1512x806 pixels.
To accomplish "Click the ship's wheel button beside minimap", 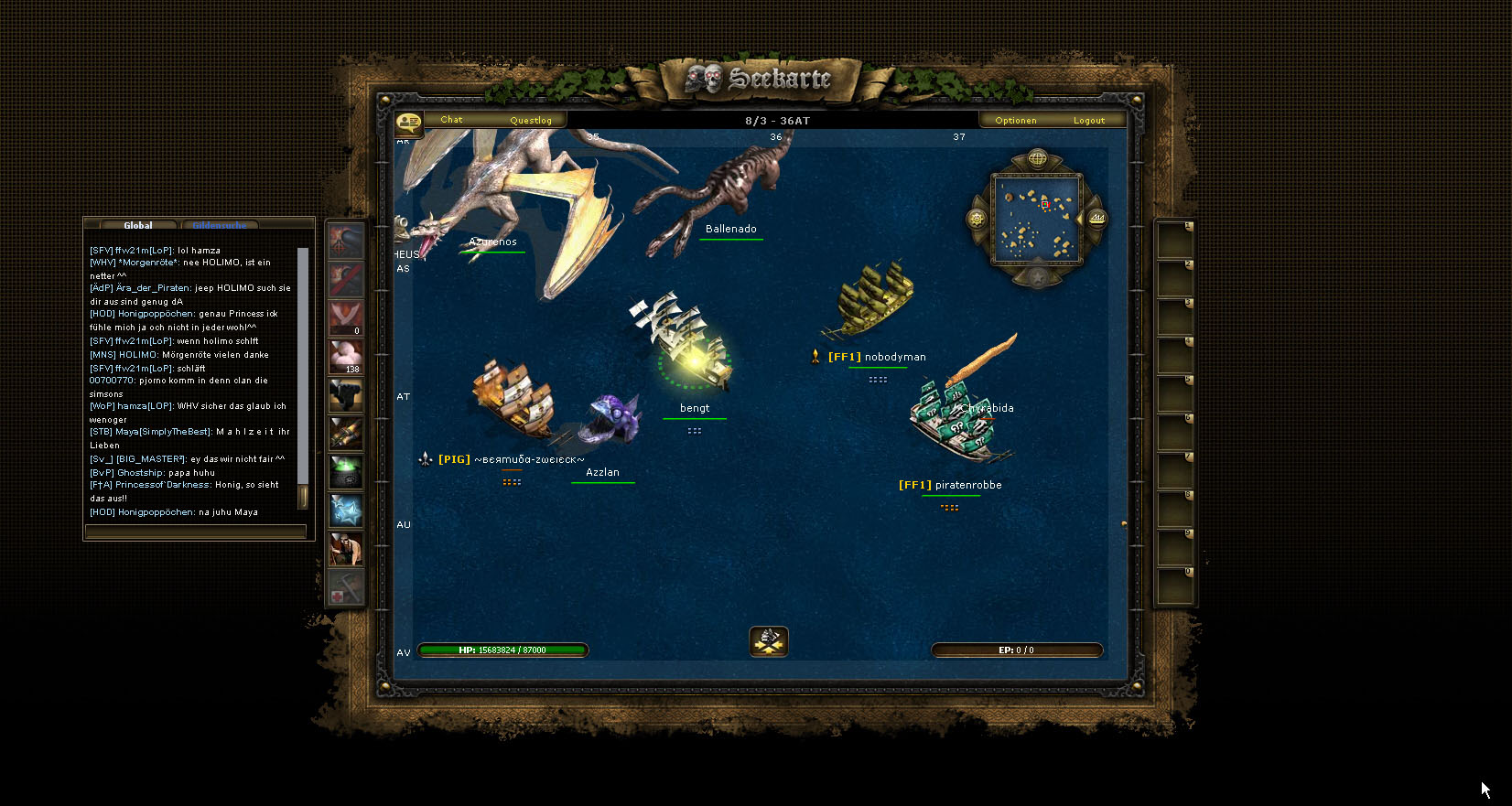I will click(x=977, y=220).
